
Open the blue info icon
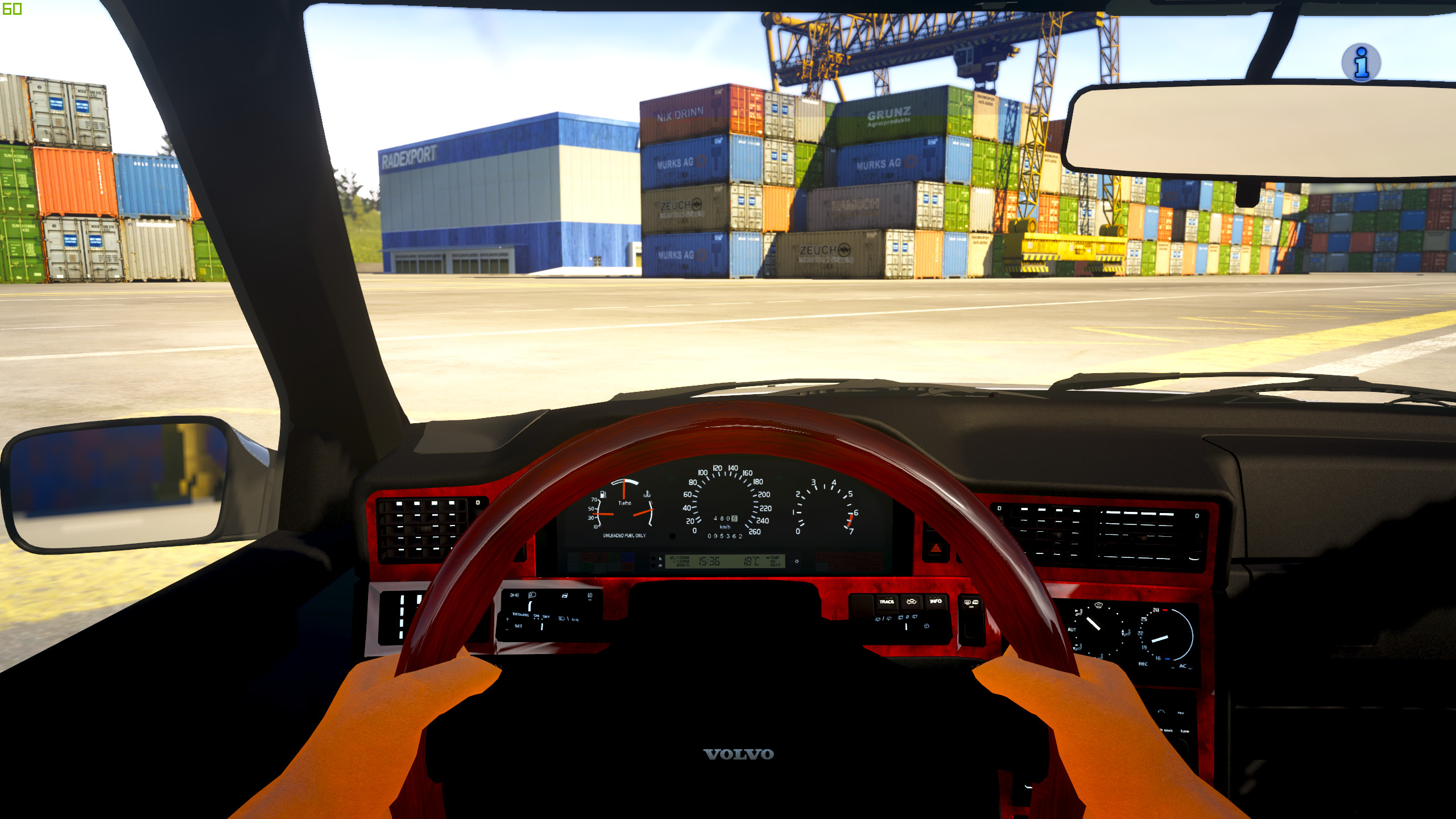1361,63
